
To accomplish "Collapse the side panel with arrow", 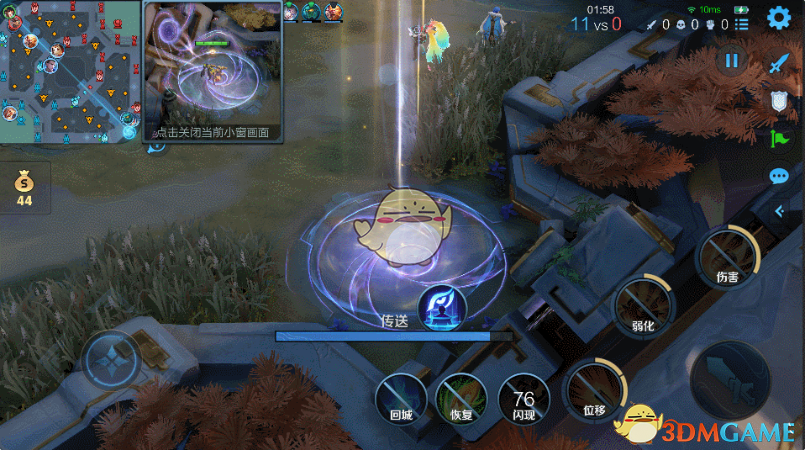I will (780, 212).
